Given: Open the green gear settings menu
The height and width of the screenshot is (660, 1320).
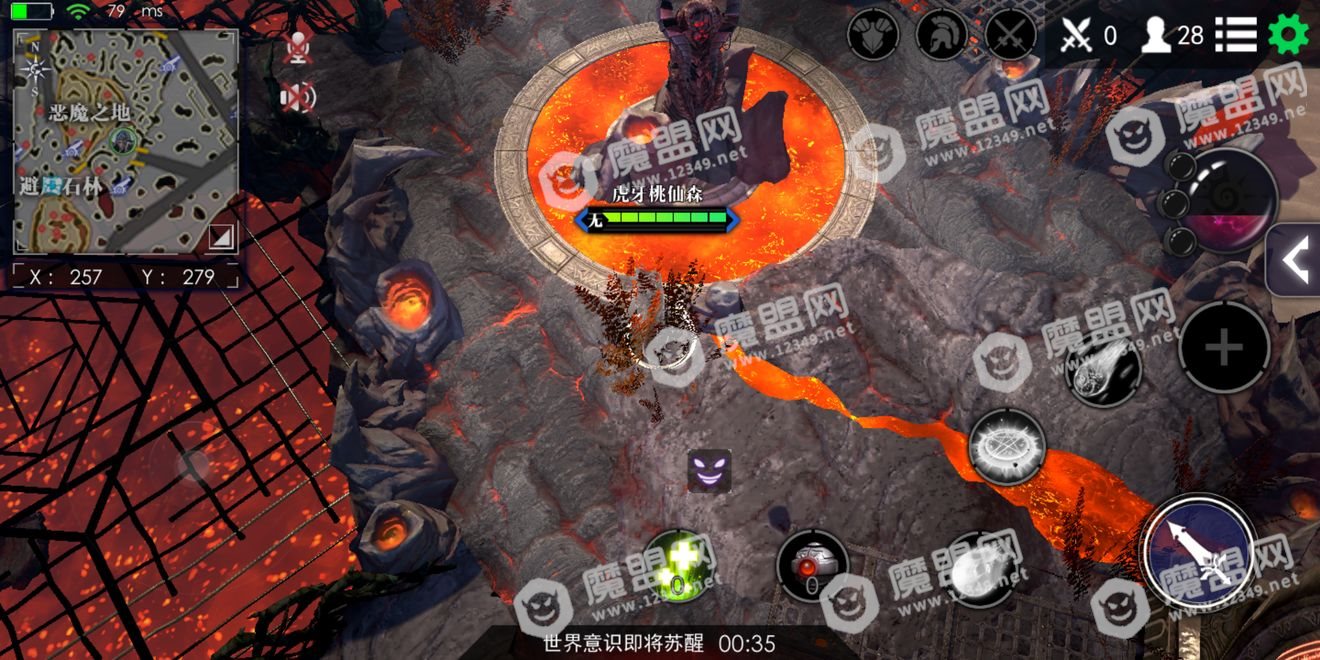Looking at the screenshot, I should pyautogui.click(x=1288, y=36).
